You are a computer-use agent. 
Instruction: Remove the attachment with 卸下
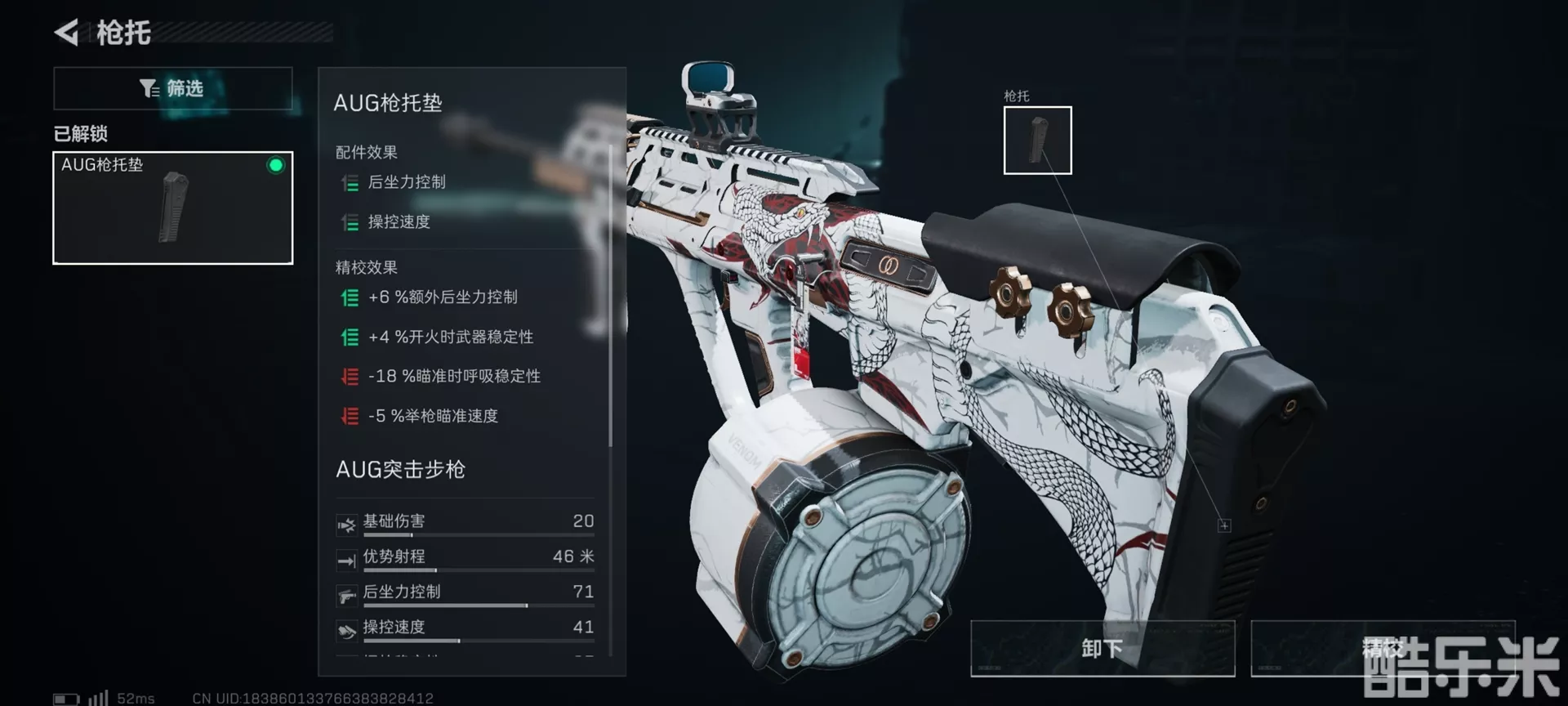coord(1102,648)
